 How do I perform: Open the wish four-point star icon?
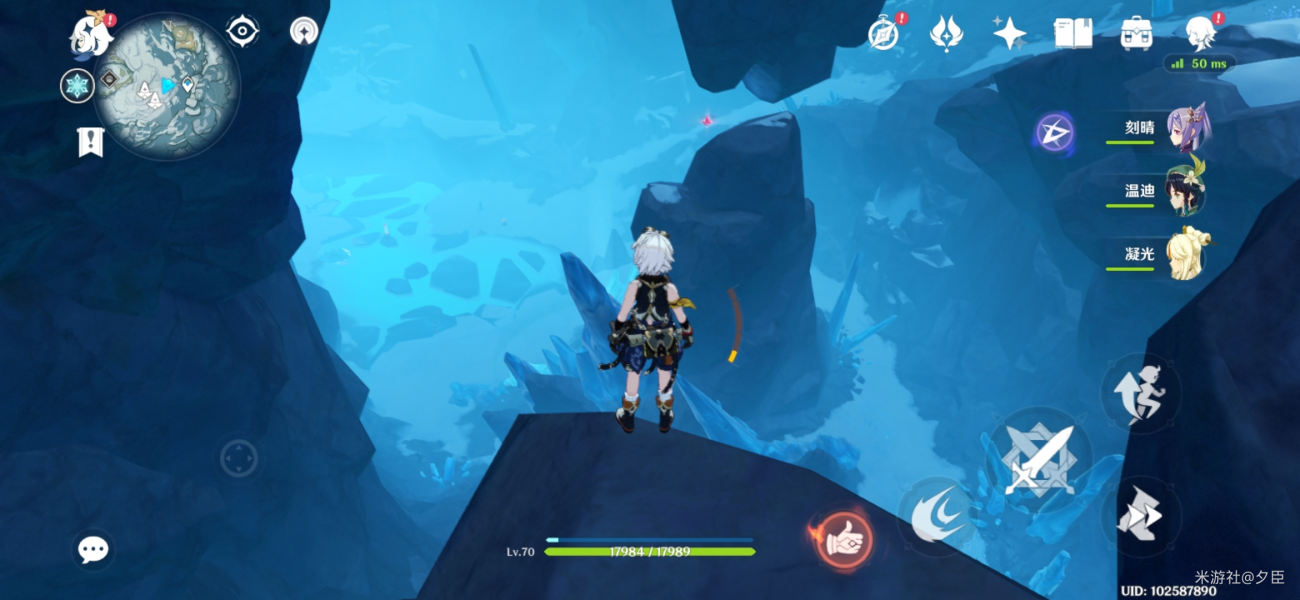(x=1009, y=34)
